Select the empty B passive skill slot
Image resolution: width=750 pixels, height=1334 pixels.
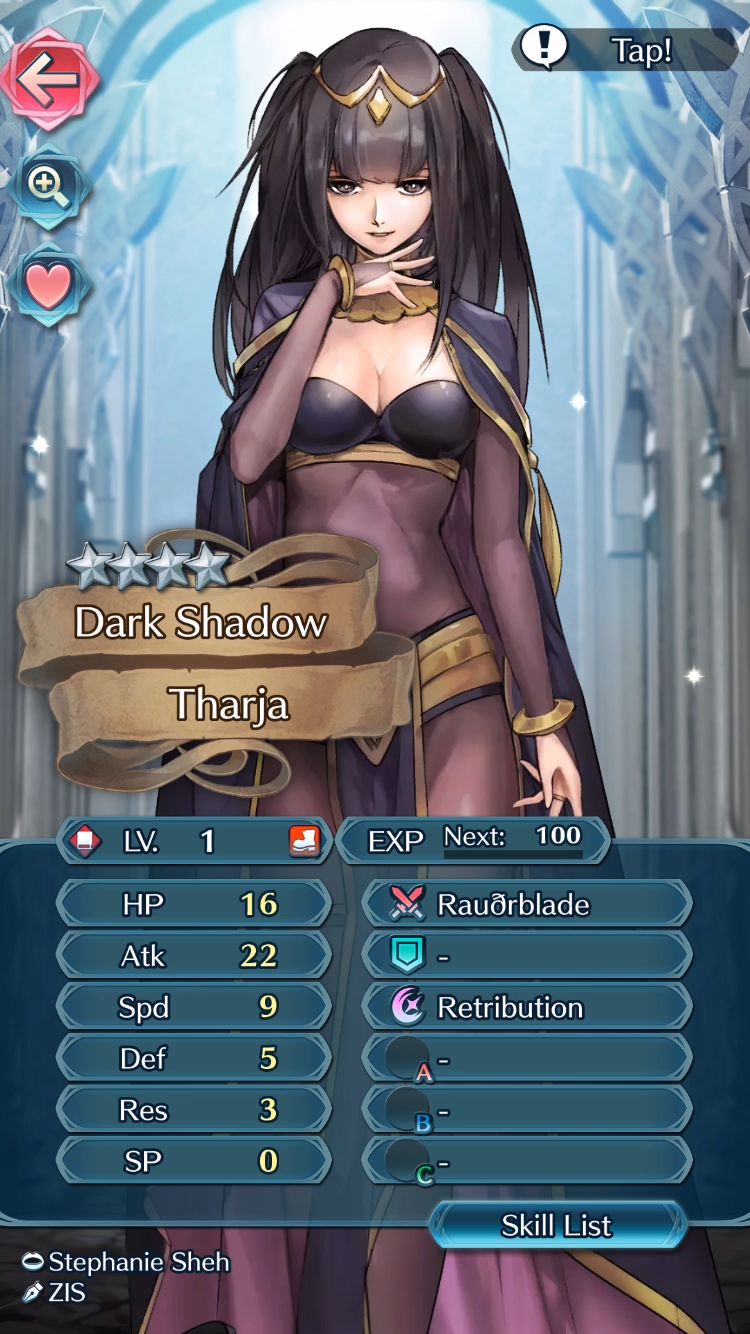pos(527,1110)
